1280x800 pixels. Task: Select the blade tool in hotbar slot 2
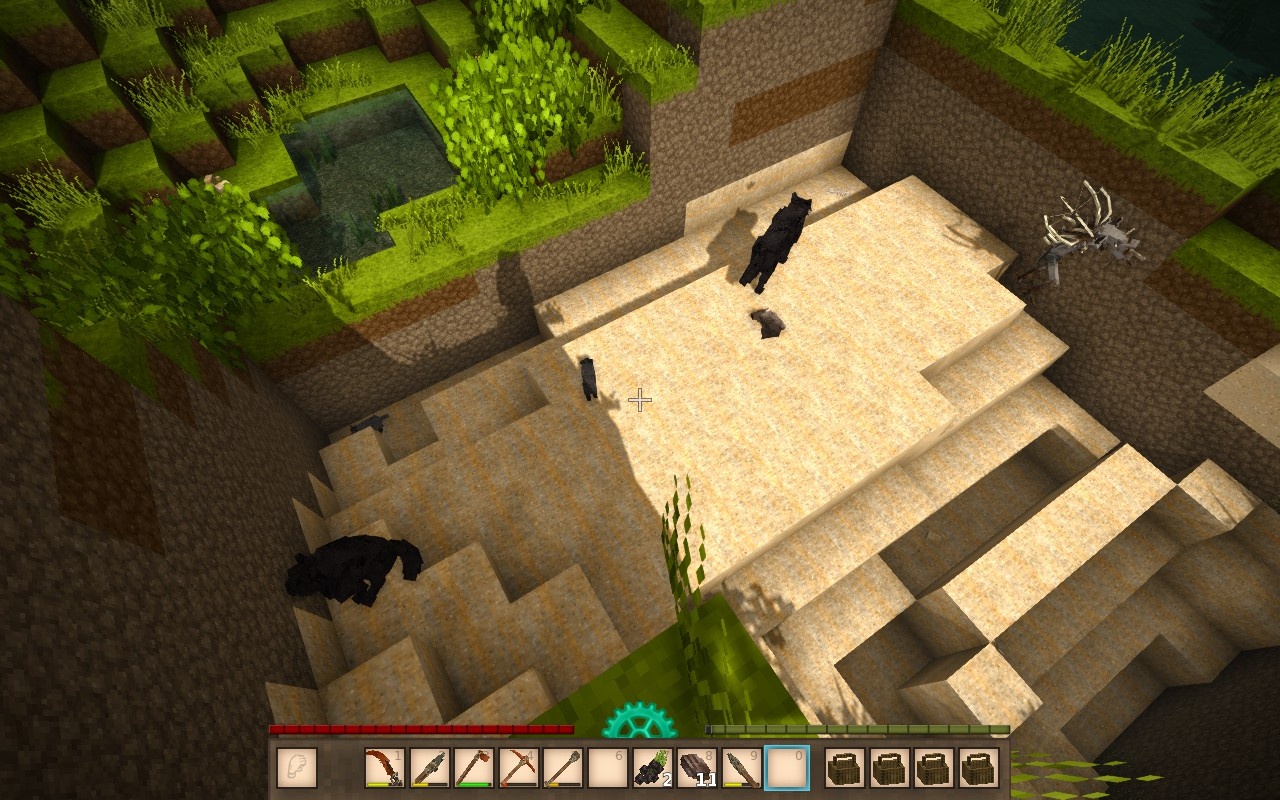point(429,768)
